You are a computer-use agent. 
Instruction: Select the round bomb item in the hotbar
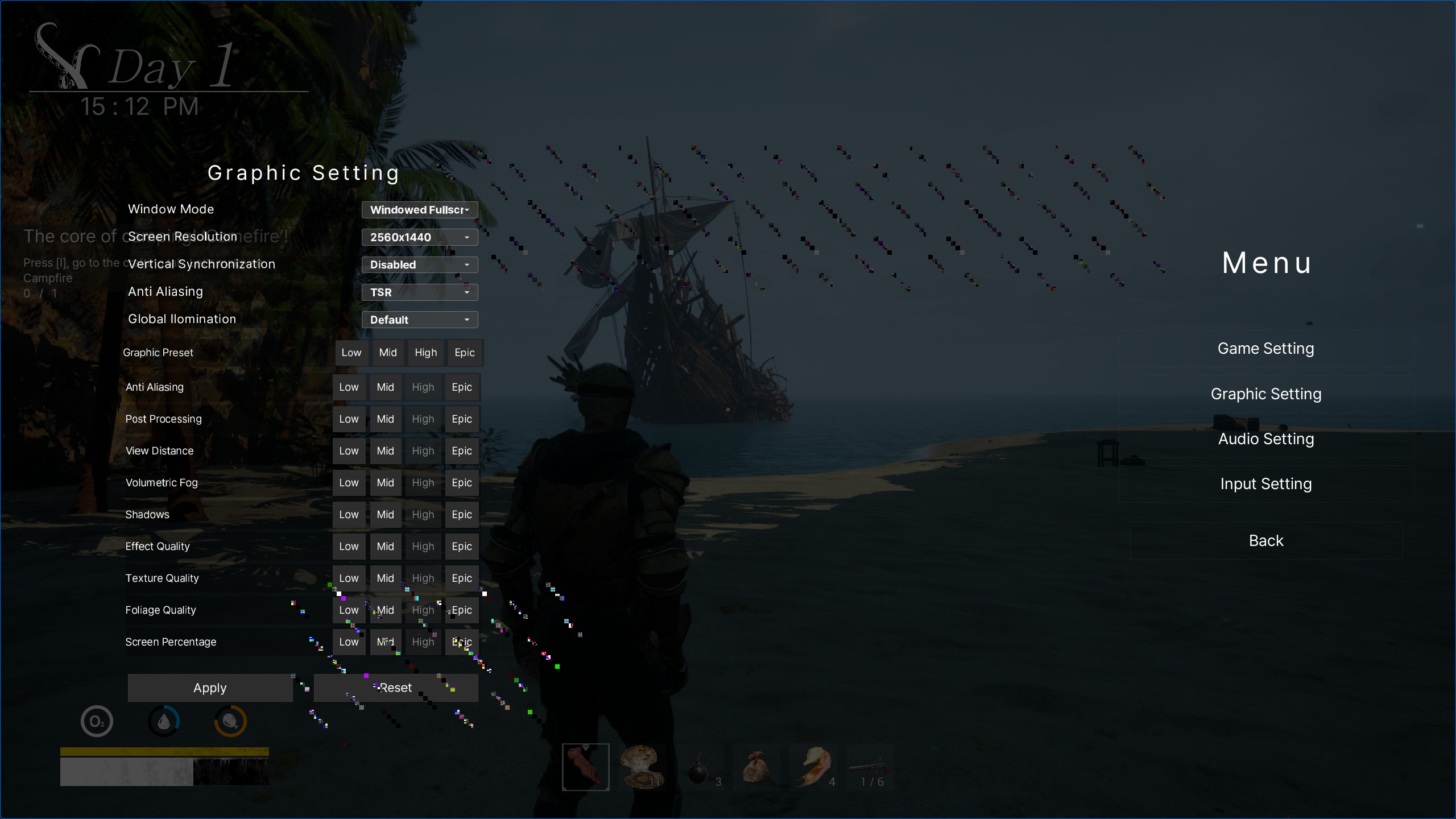coord(699,767)
